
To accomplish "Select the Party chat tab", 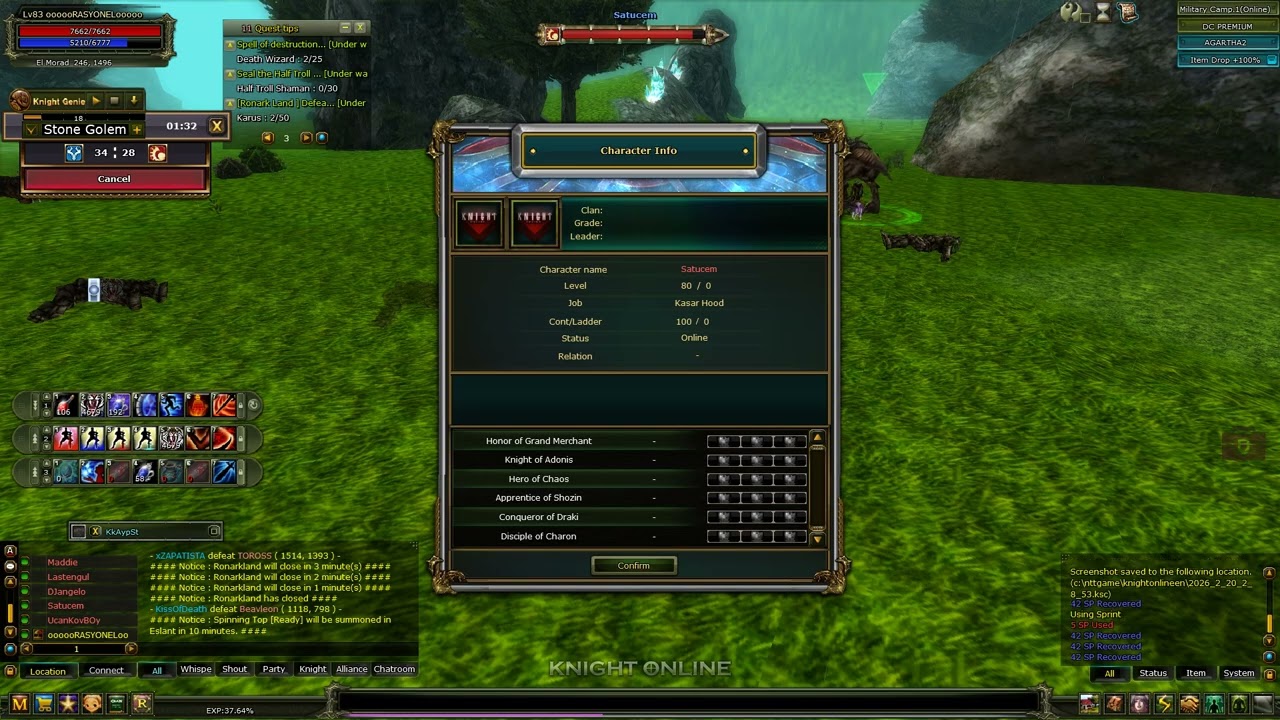I will [273, 669].
